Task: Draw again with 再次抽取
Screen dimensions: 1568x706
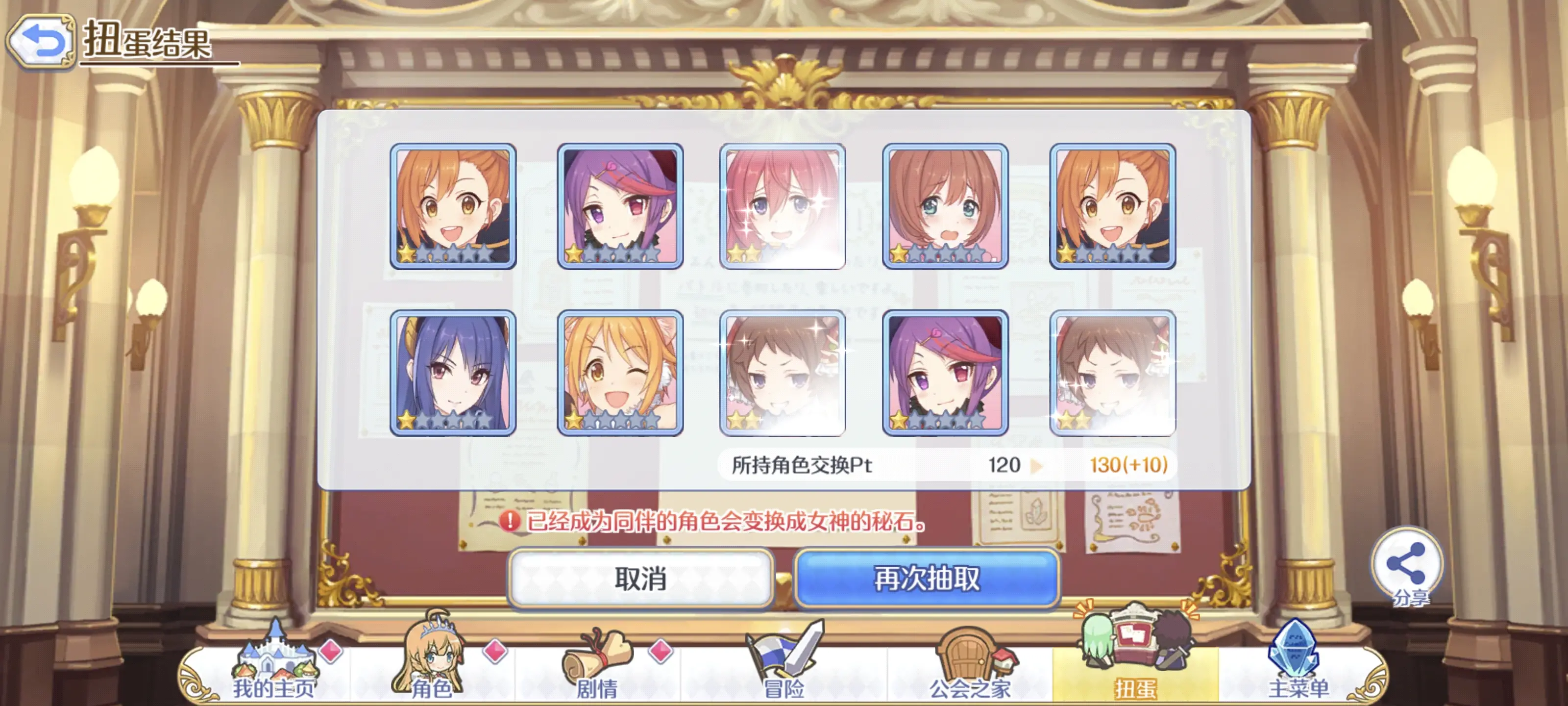Action: (x=927, y=578)
